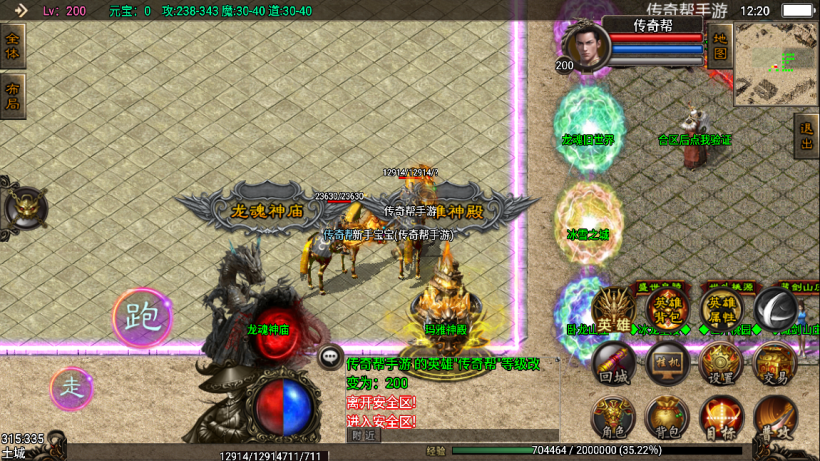Open the 全体 panel button
The height and width of the screenshot is (461, 820).
click(12, 47)
